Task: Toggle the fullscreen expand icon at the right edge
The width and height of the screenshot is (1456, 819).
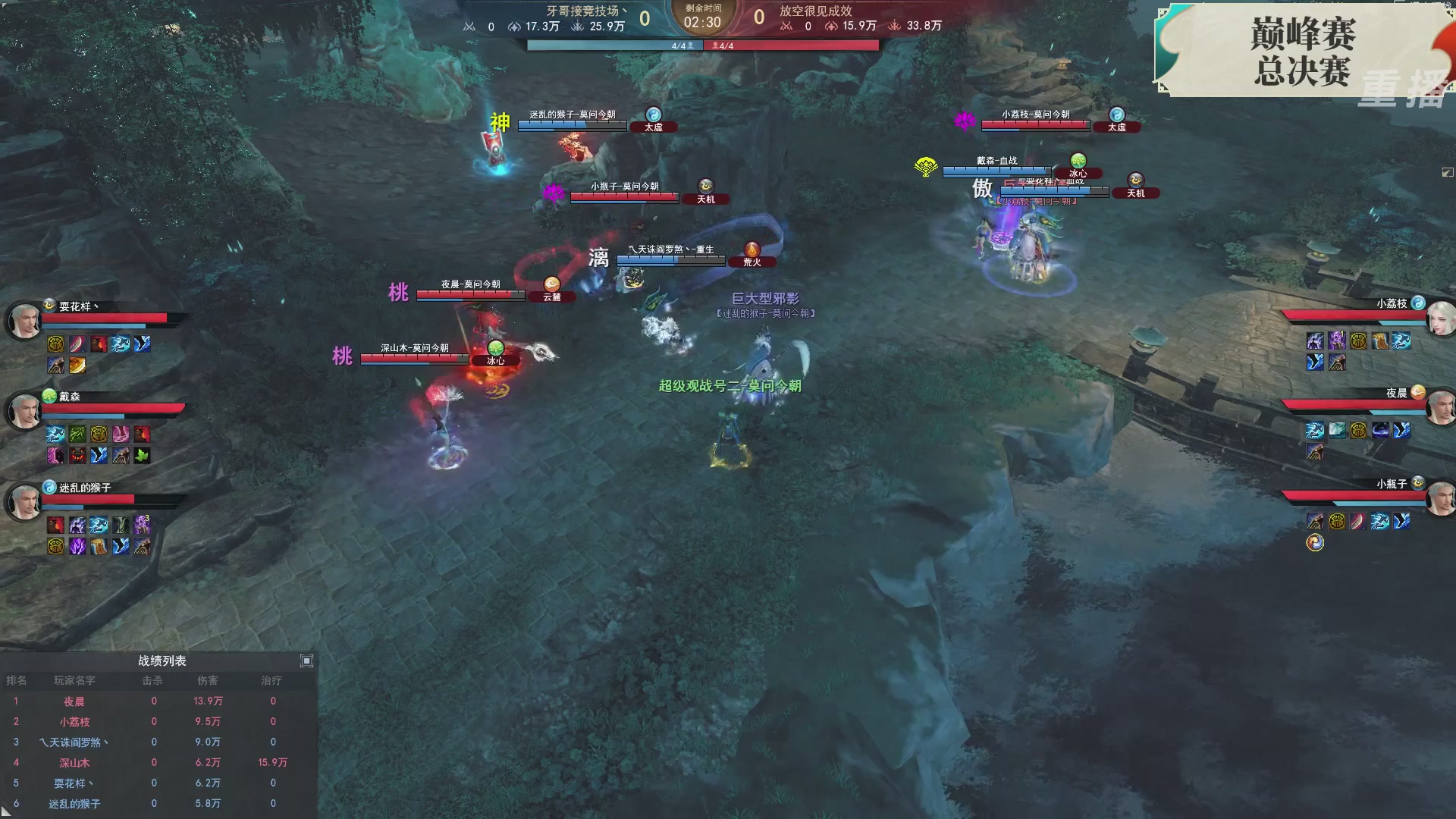Action: pos(1449,173)
